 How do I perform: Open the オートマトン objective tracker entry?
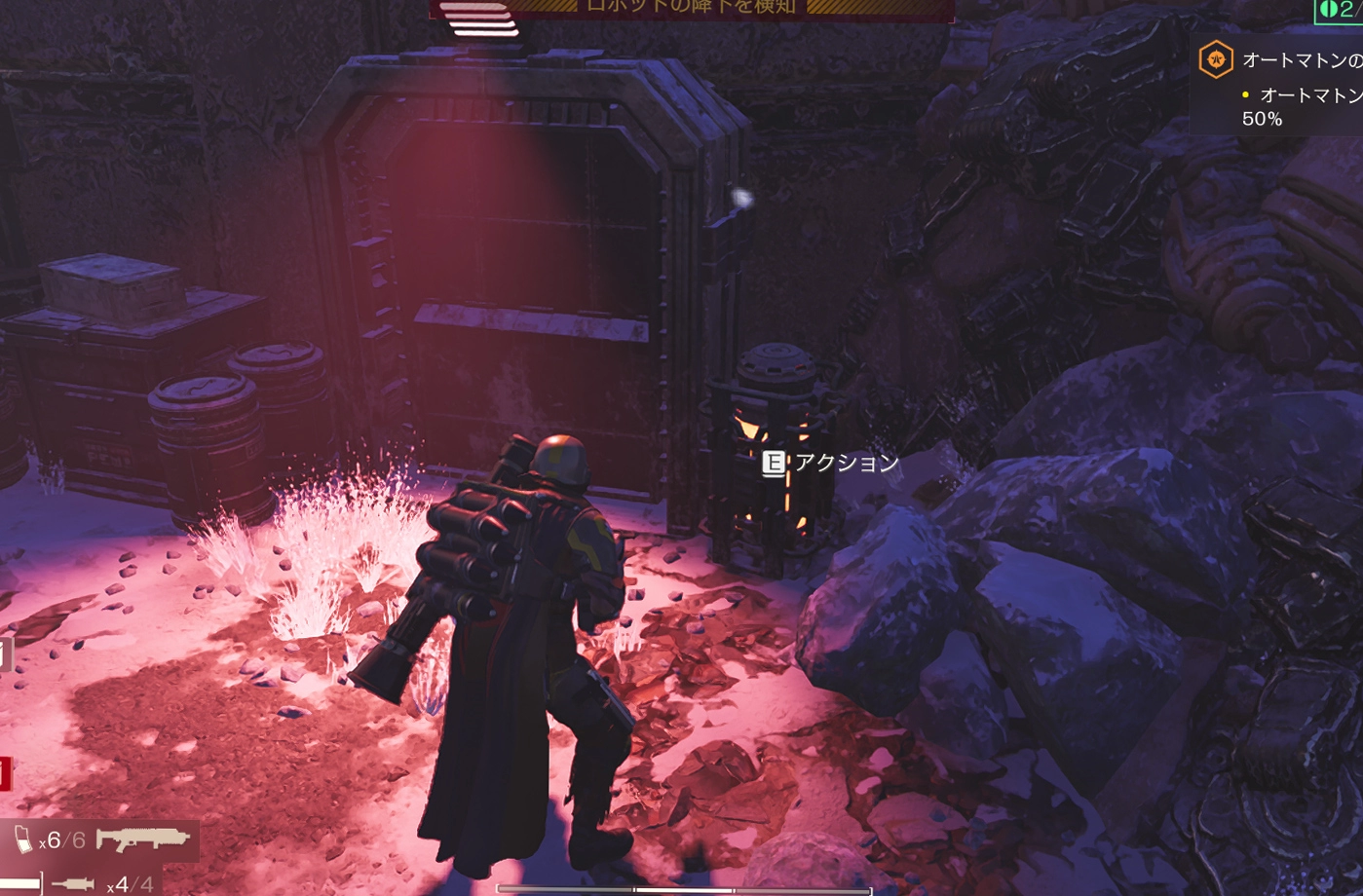1302,60
